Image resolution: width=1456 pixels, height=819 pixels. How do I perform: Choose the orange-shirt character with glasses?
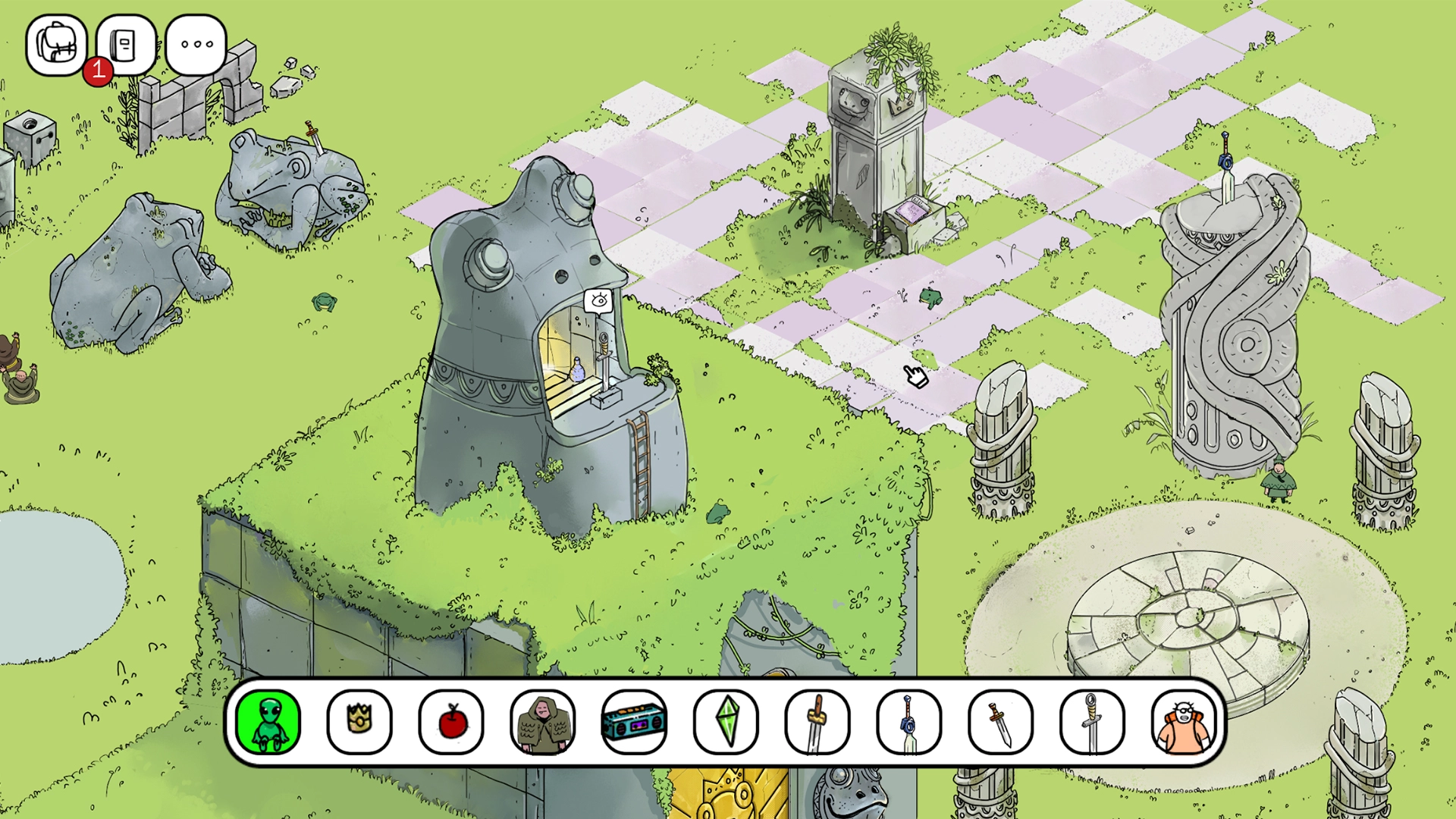(1184, 721)
